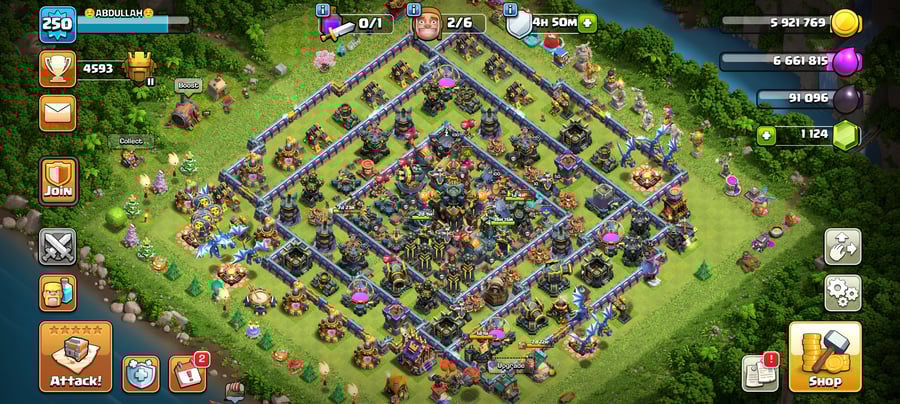
Task: Open the news icon with badge 2
Action: pos(187,373)
